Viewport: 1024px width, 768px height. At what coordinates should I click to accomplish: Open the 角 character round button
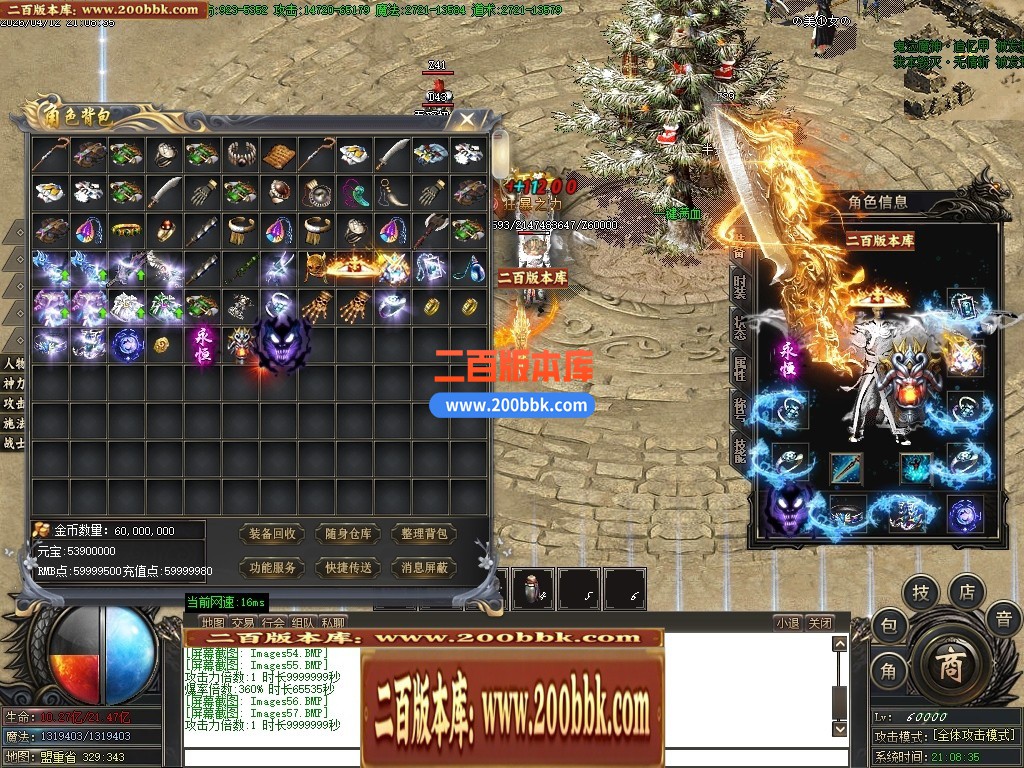(x=888, y=671)
